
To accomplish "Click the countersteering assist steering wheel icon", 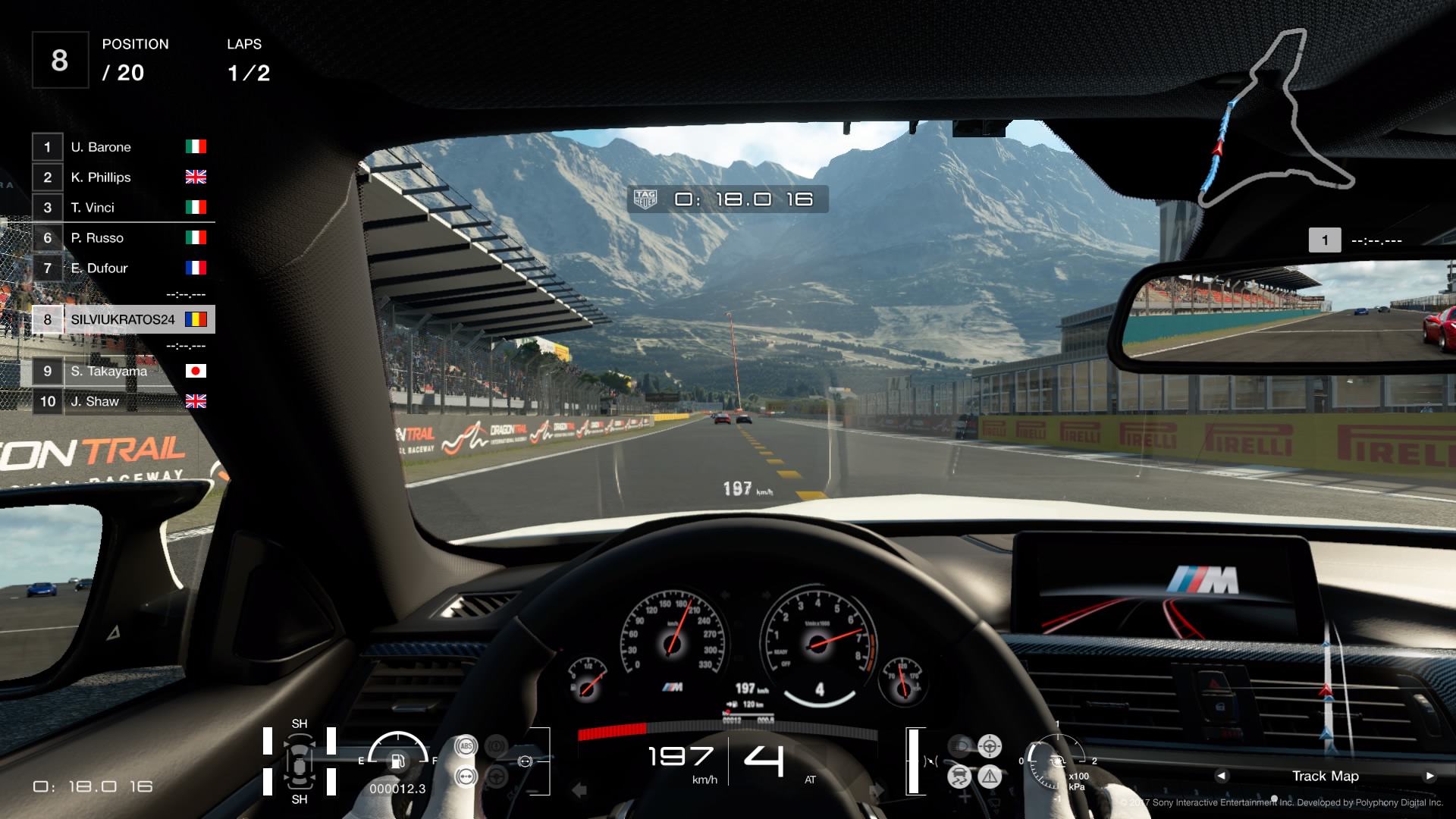I will point(990,747).
